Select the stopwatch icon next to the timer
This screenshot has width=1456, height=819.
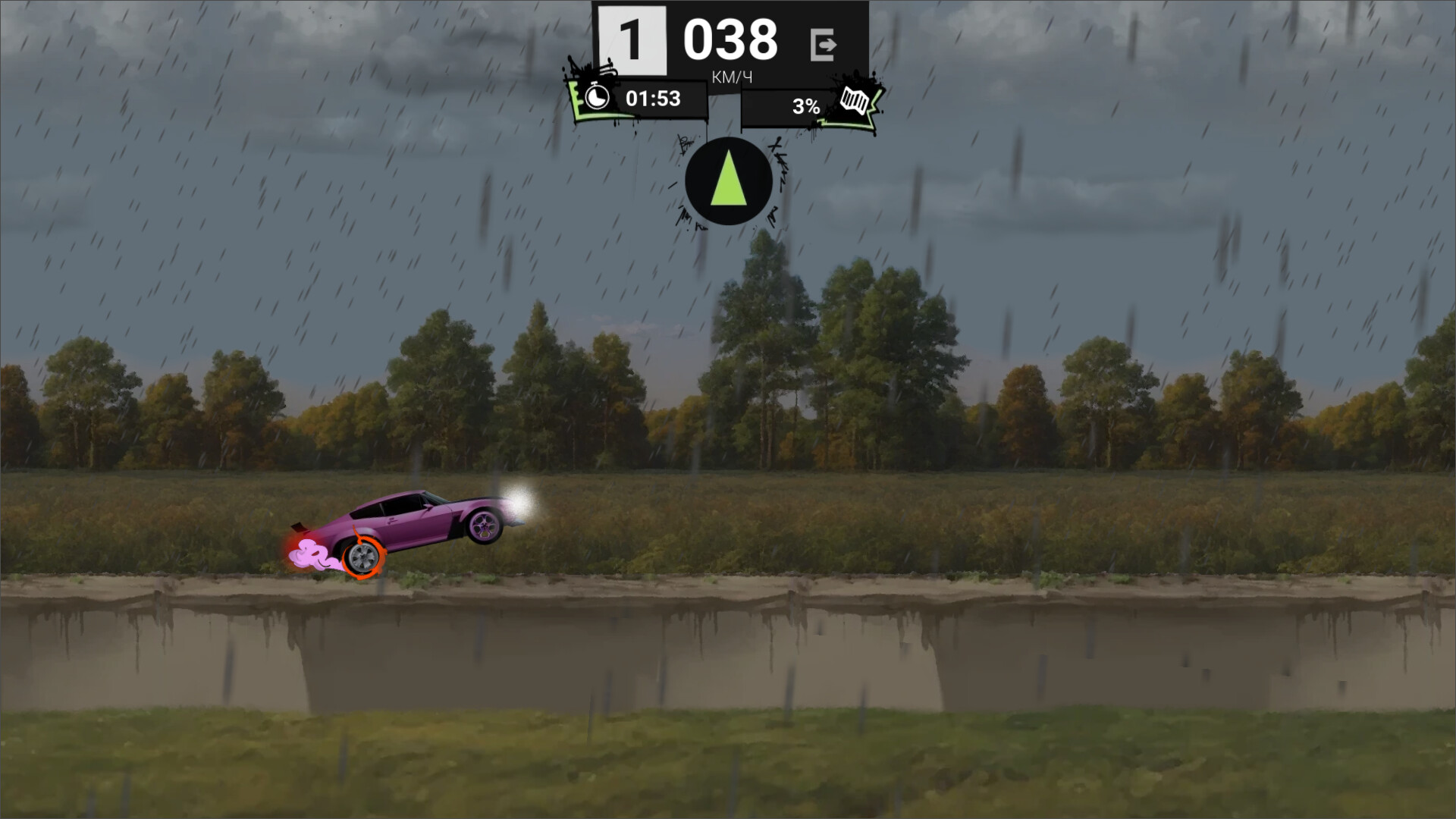coord(597,99)
